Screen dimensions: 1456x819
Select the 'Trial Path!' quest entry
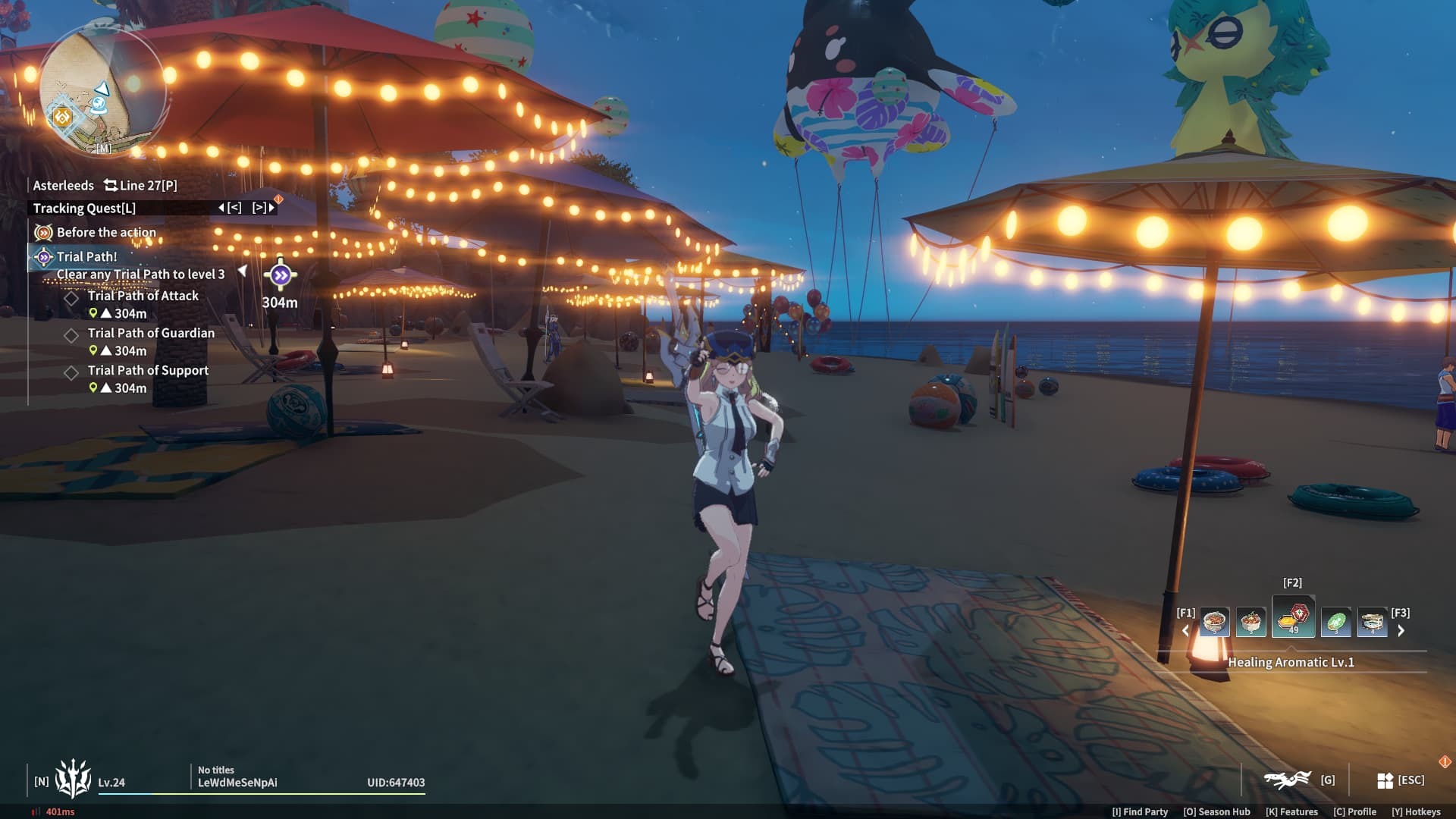tap(86, 256)
